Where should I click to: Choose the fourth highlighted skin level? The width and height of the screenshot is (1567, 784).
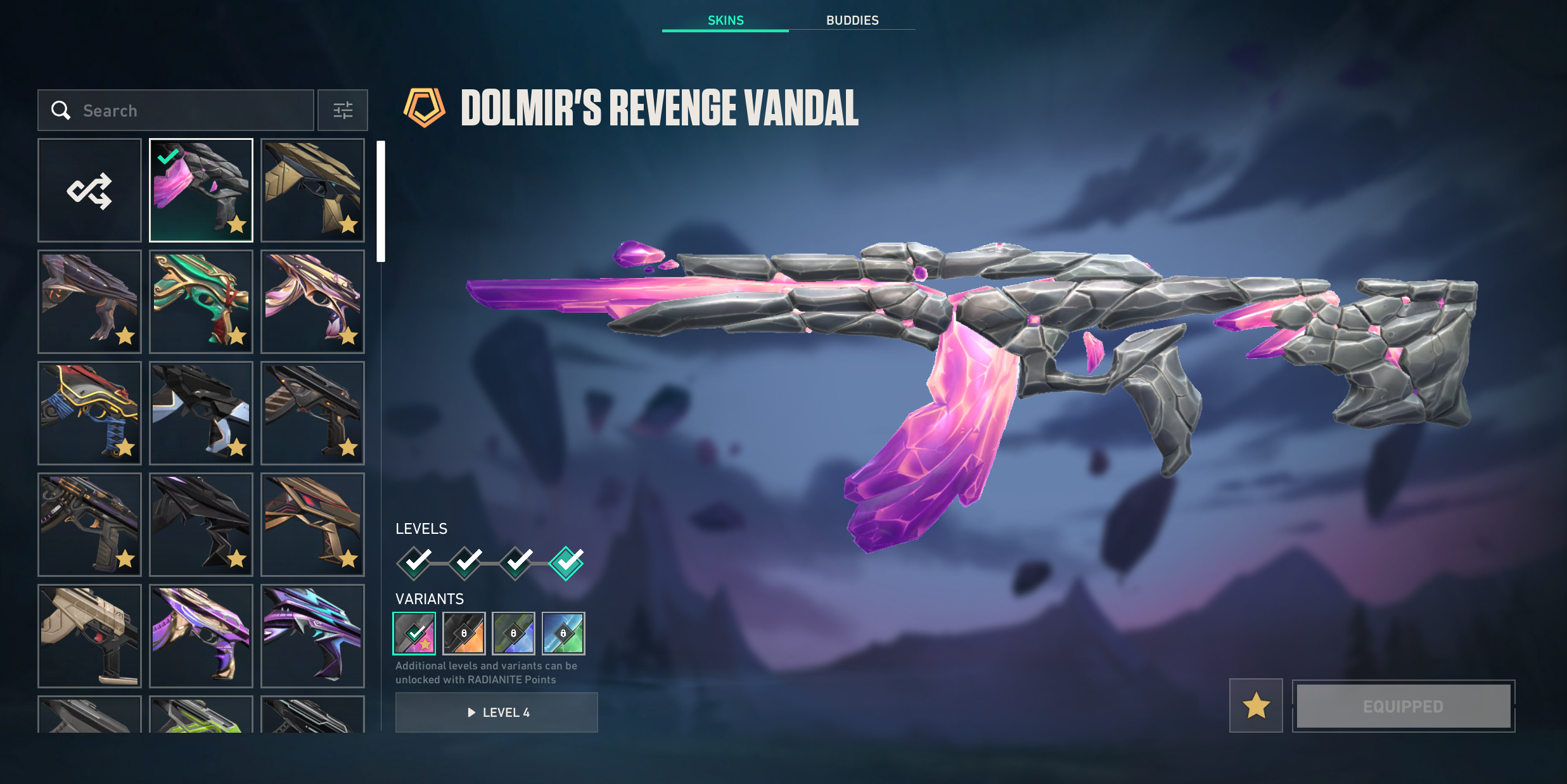pyautogui.click(x=566, y=562)
